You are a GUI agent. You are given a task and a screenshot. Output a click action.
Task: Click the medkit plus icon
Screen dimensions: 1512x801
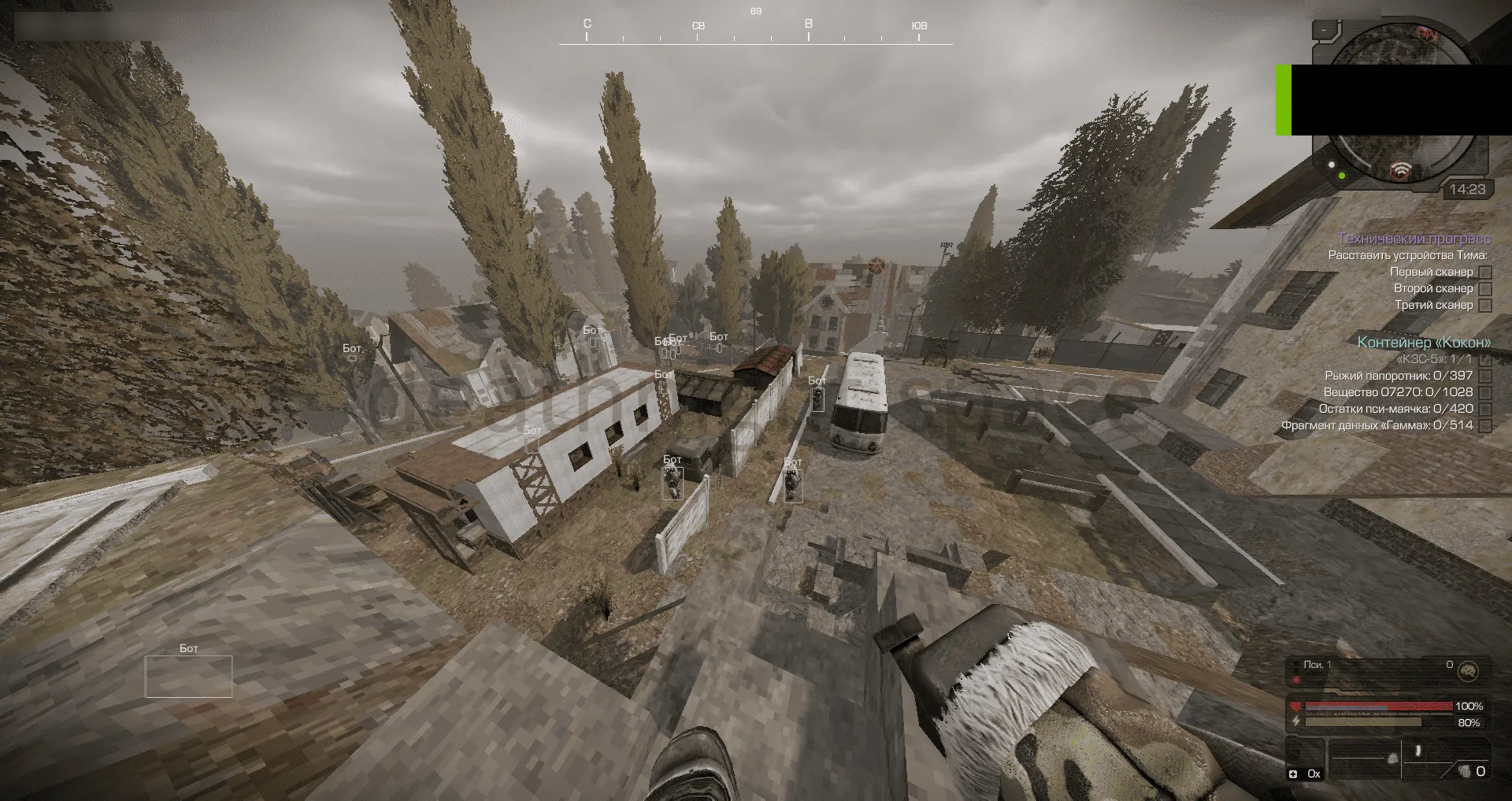(x=1293, y=774)
